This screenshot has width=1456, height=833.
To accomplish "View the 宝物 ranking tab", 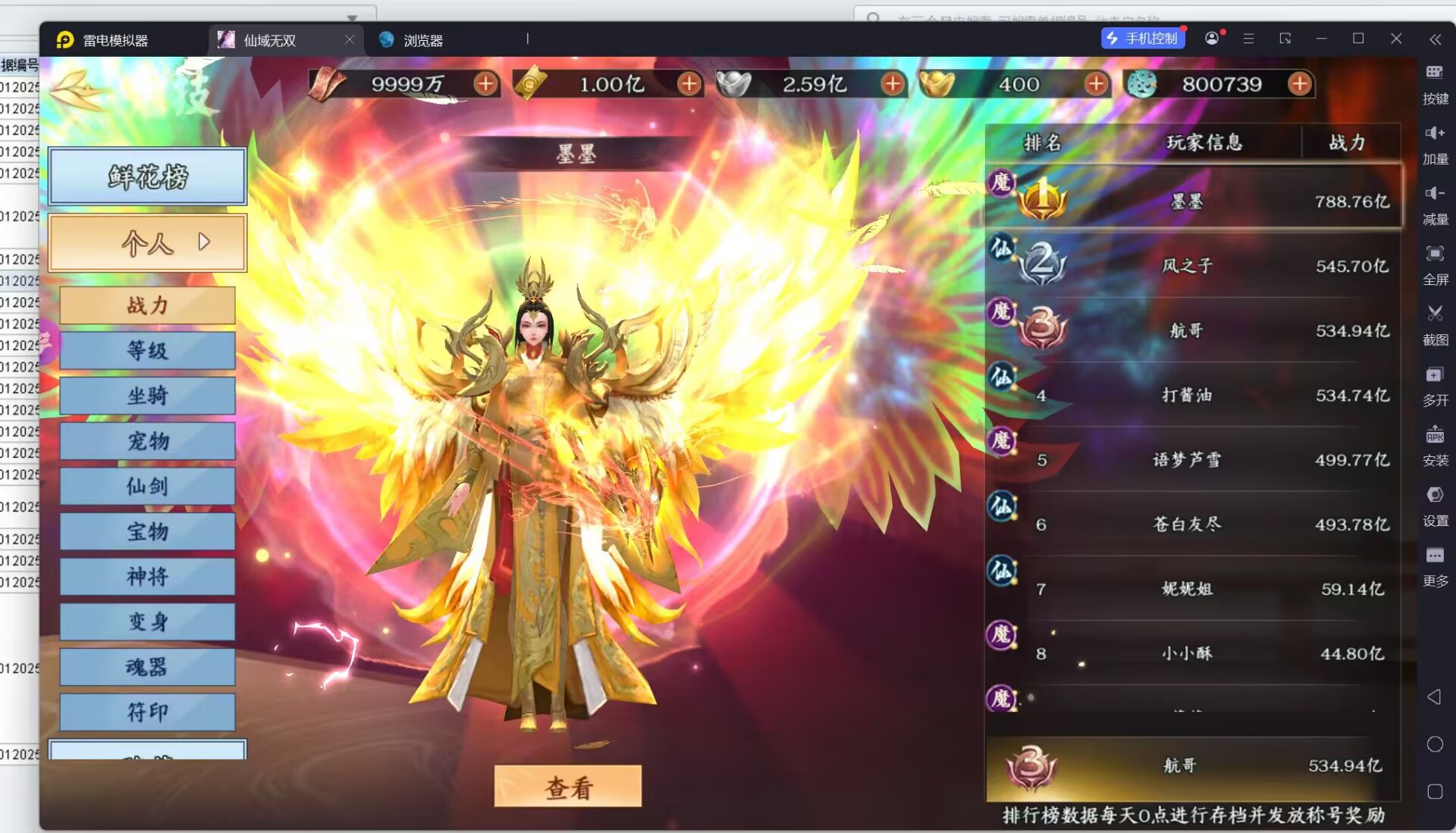I will (x=147, y=531).
